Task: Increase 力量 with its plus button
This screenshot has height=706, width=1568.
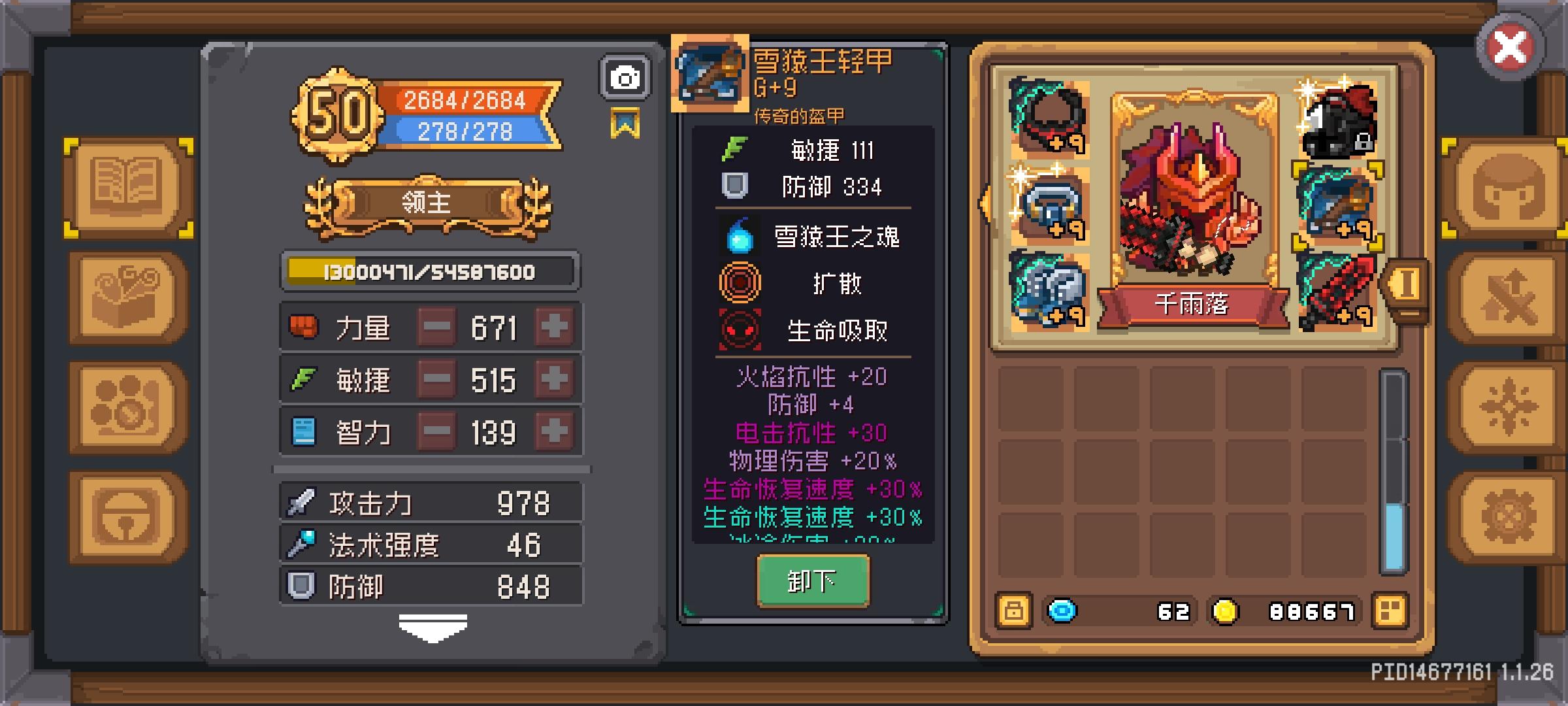Action: click(553, 327)
